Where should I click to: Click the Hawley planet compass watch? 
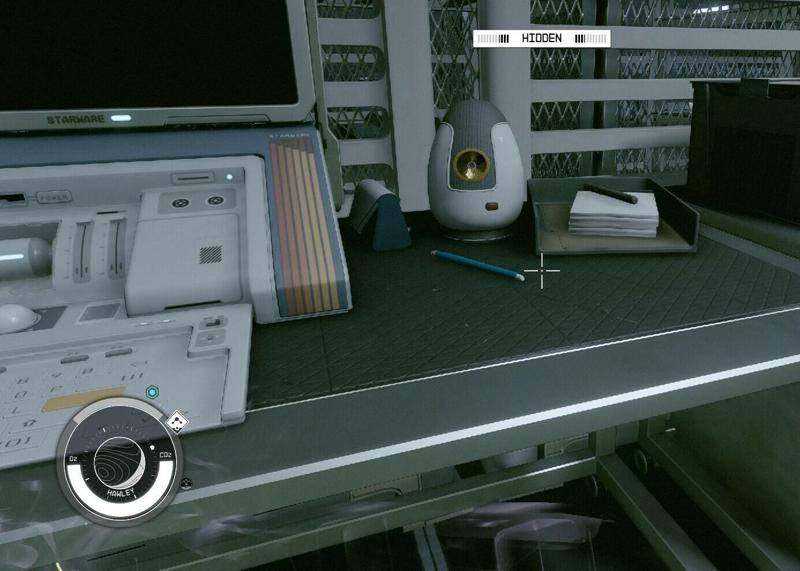(x=120, y=458)
